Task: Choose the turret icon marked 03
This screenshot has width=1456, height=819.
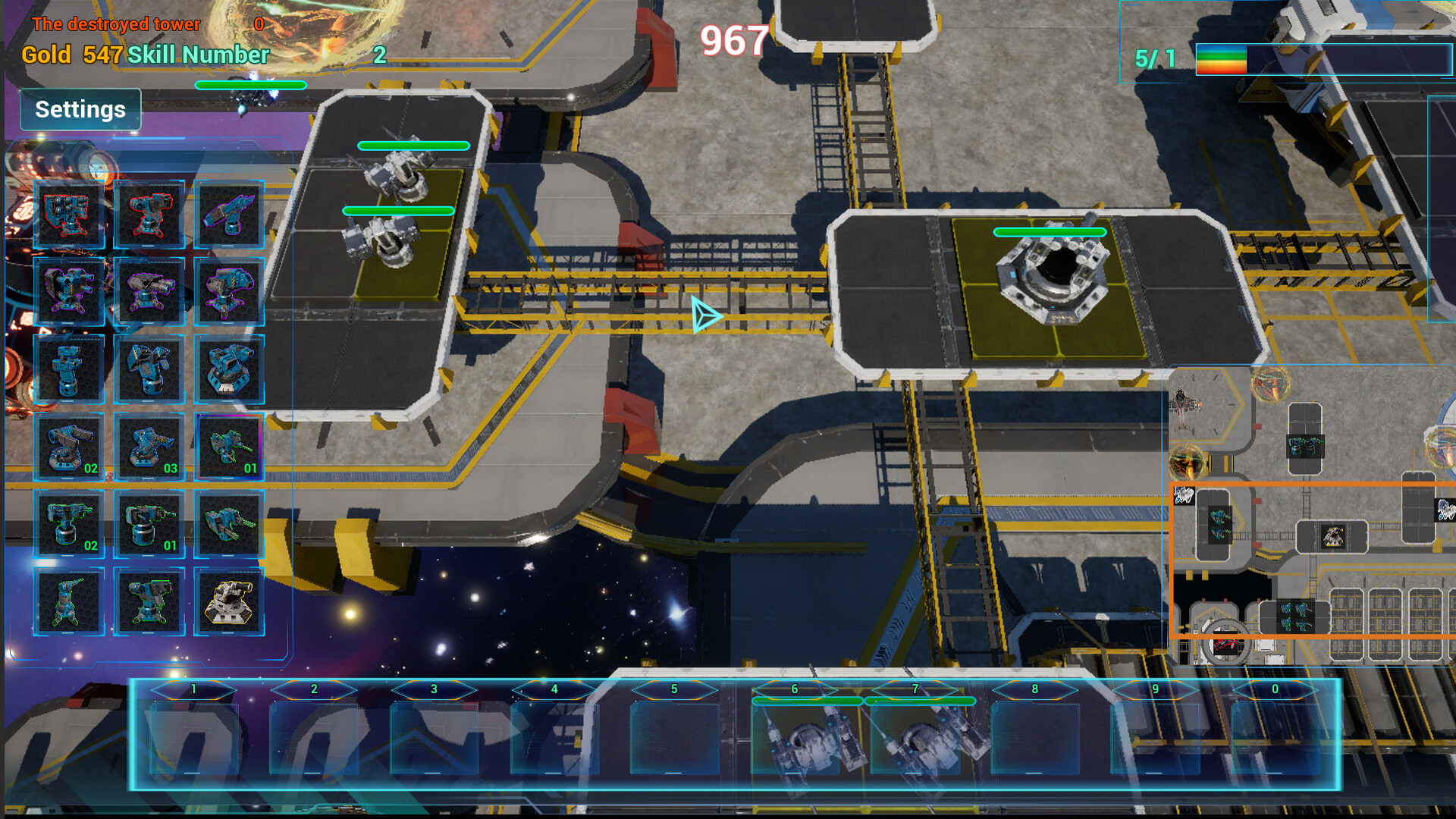Action: coord(149,447)
